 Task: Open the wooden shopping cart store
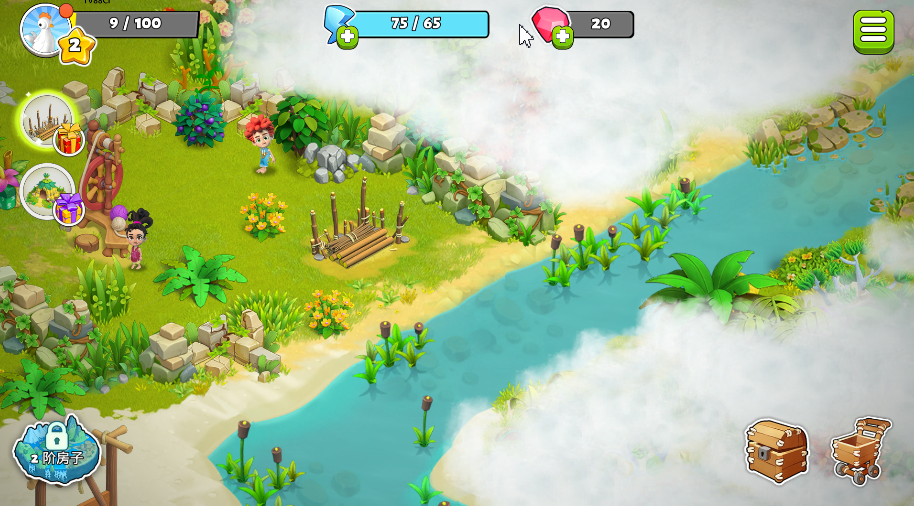pyautogui.click(x=859, y=449)
